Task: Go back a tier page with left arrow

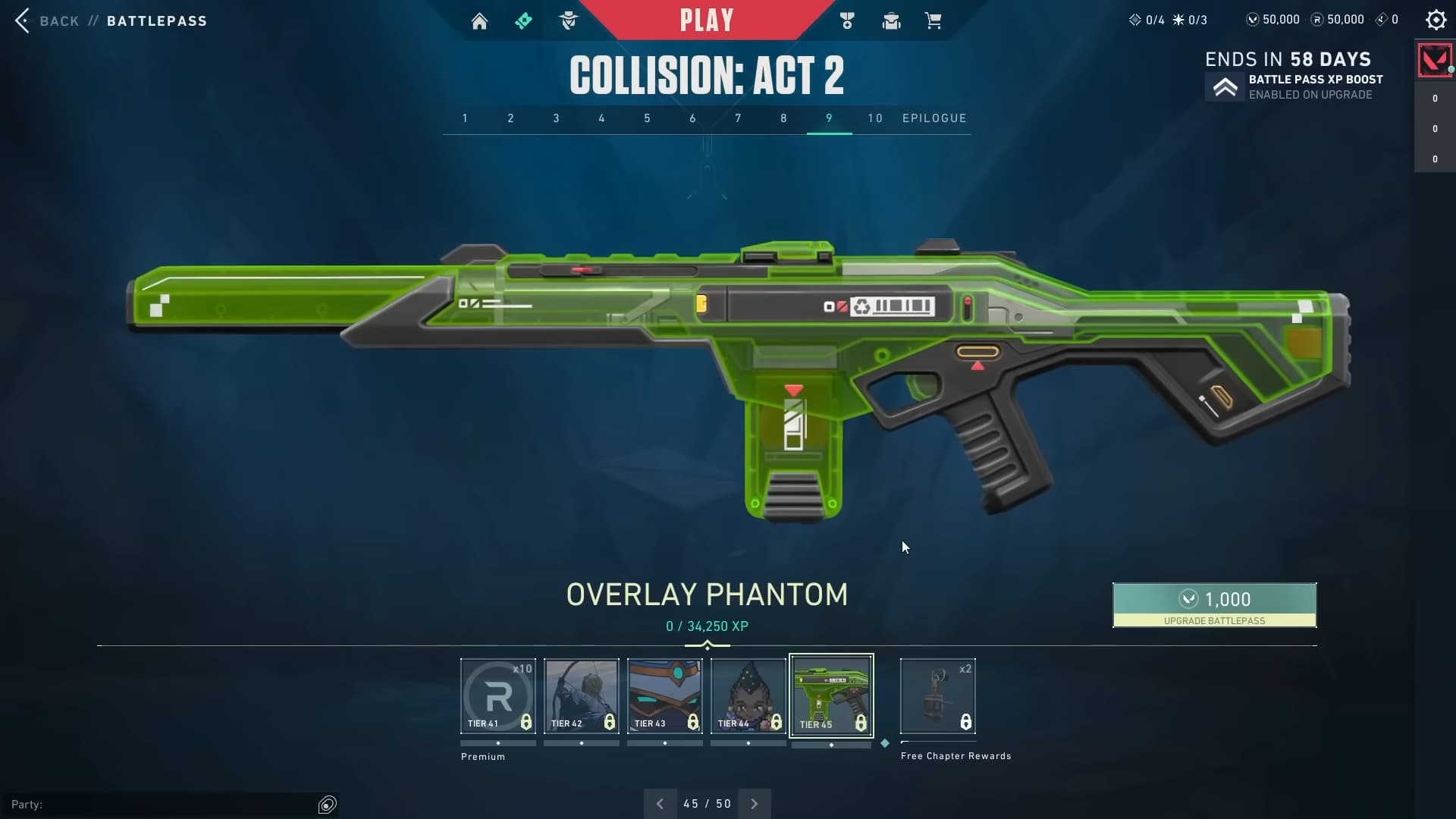Action: point(659,803)
